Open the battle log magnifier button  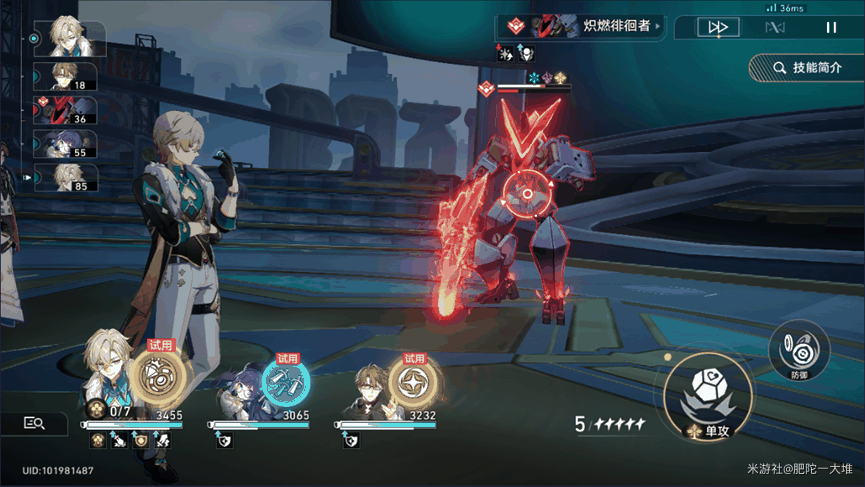click(x=34, y=424)
